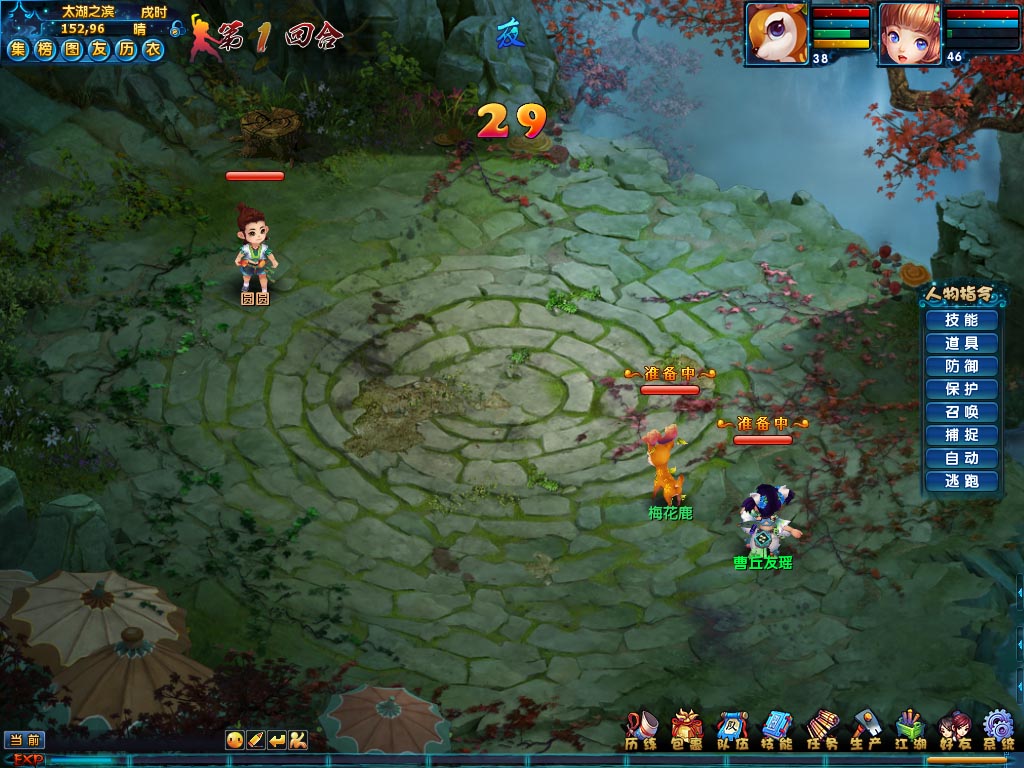Choose the 技能 skill command
This screenshot has width=1024, height=768.
(x=960, y=320)
